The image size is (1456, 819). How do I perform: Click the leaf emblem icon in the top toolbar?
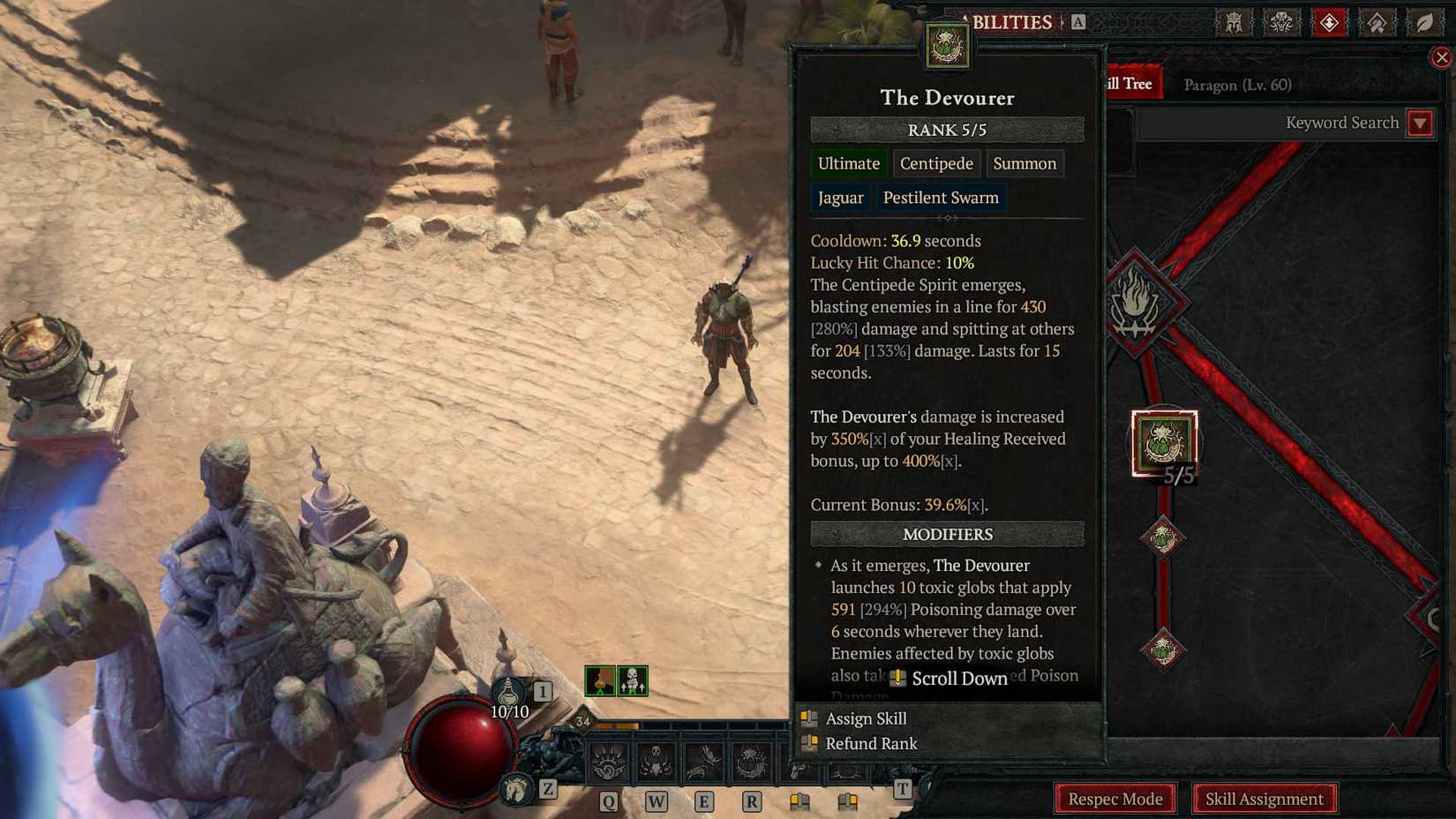click(x=1424, y=22)
